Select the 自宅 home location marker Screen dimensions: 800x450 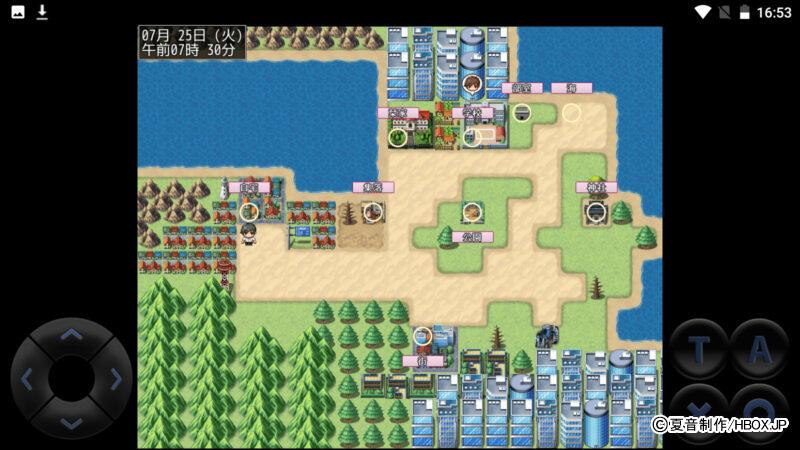pos(249,211)
